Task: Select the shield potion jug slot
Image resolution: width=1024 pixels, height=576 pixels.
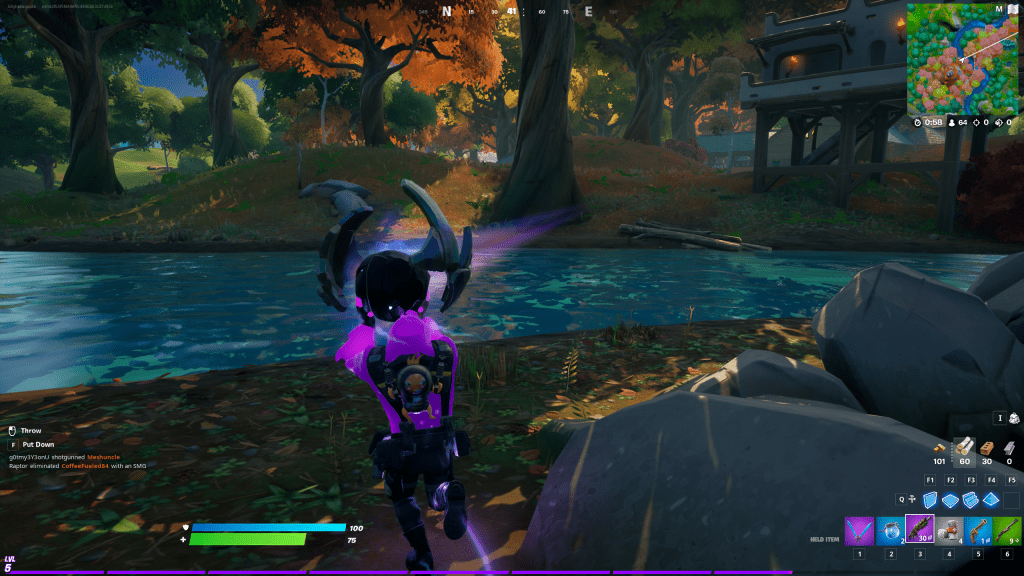Action: 889,530
